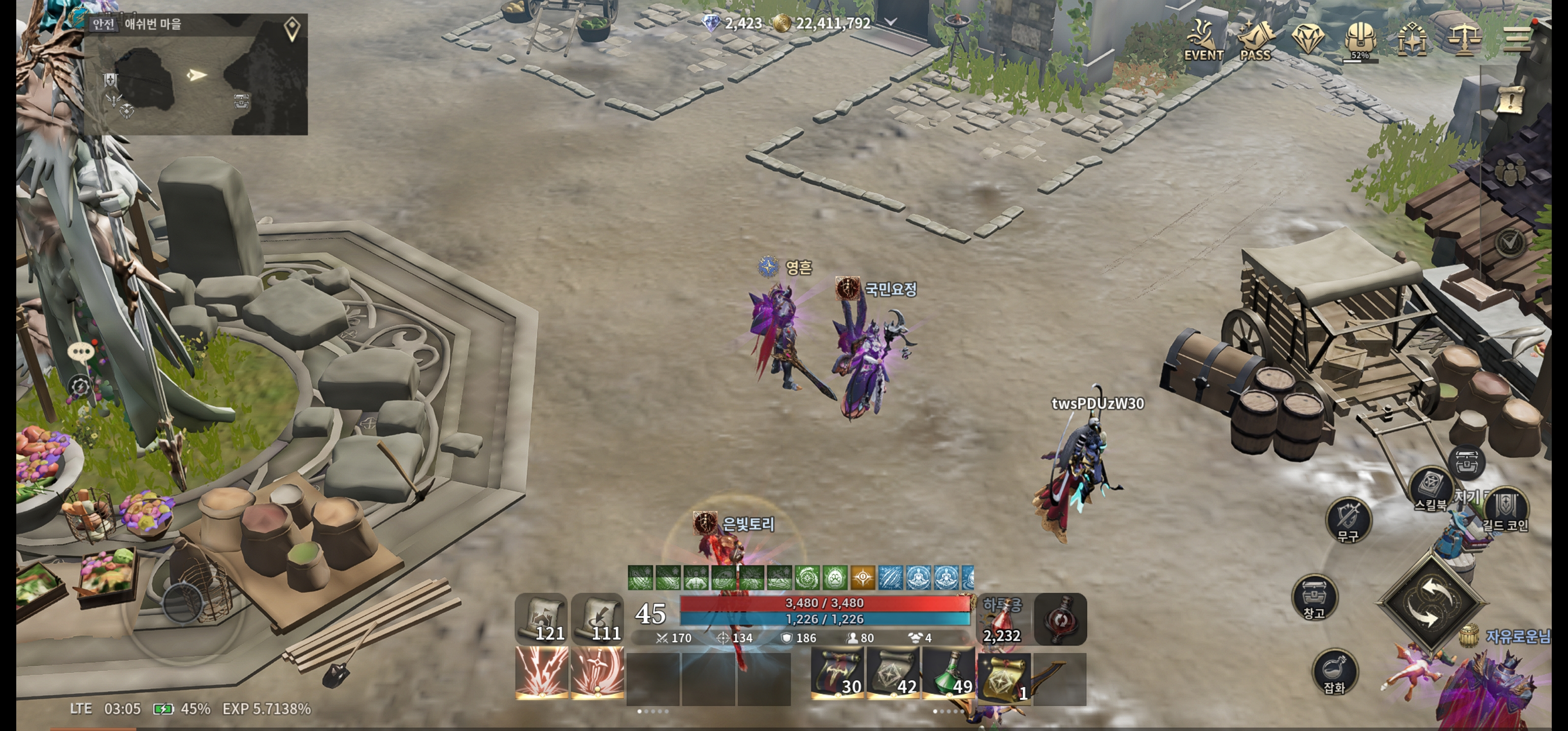Open the diamond shop icon
Screen dimensions: 1568x731
[x=1308, y=39]
